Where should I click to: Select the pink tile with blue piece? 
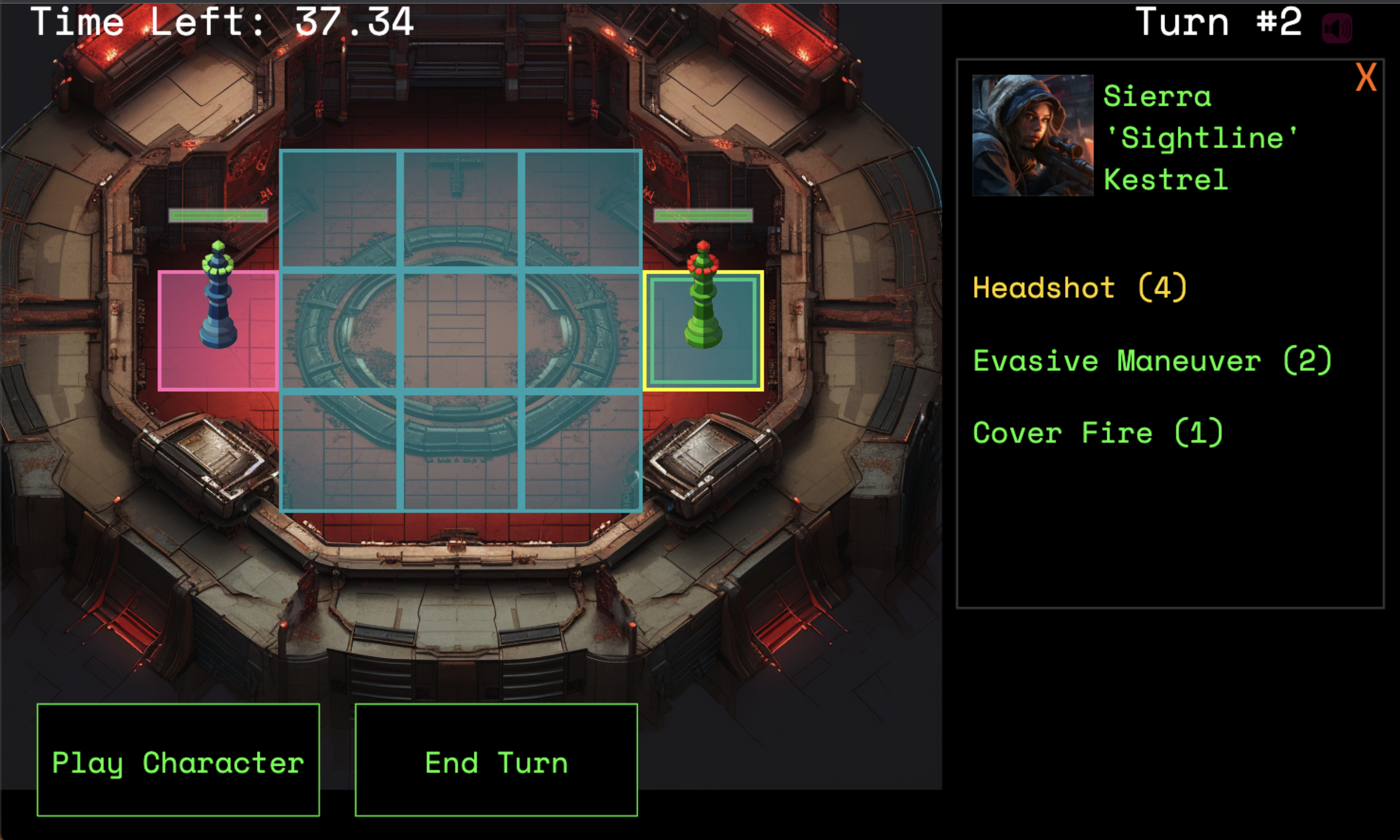[x=218, y=331]
